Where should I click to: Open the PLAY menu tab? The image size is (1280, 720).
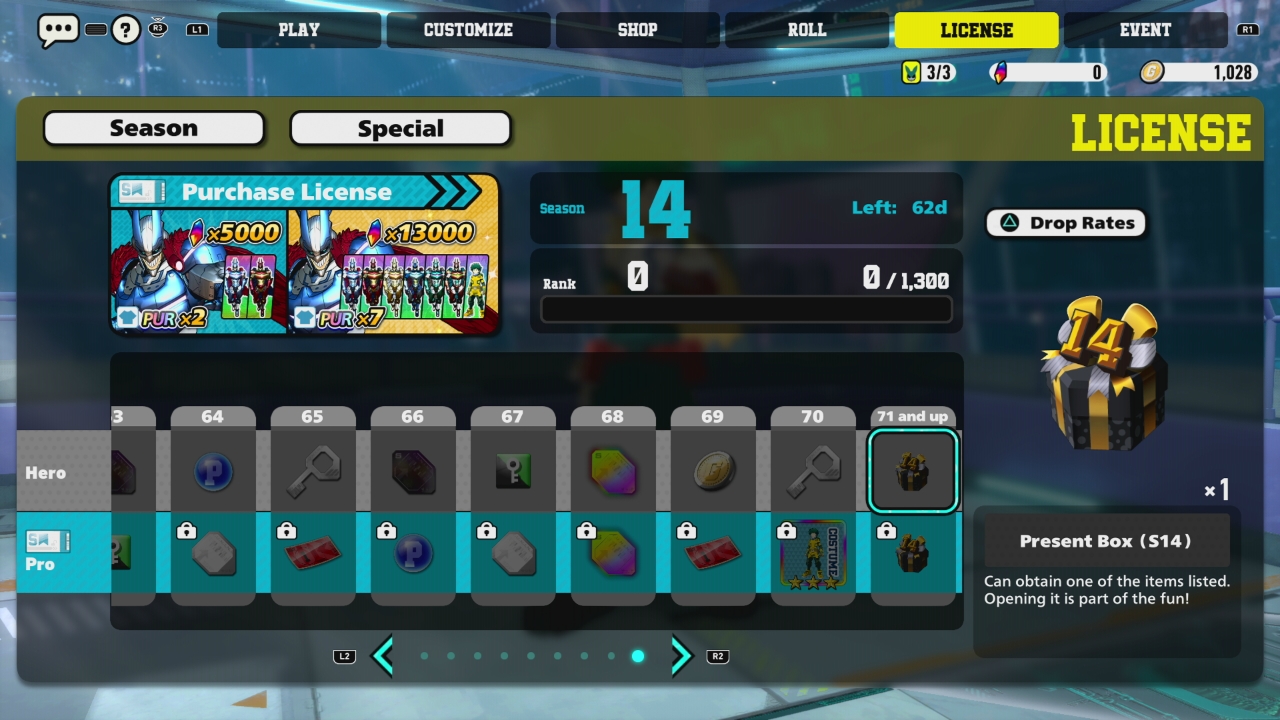point(298,30)
